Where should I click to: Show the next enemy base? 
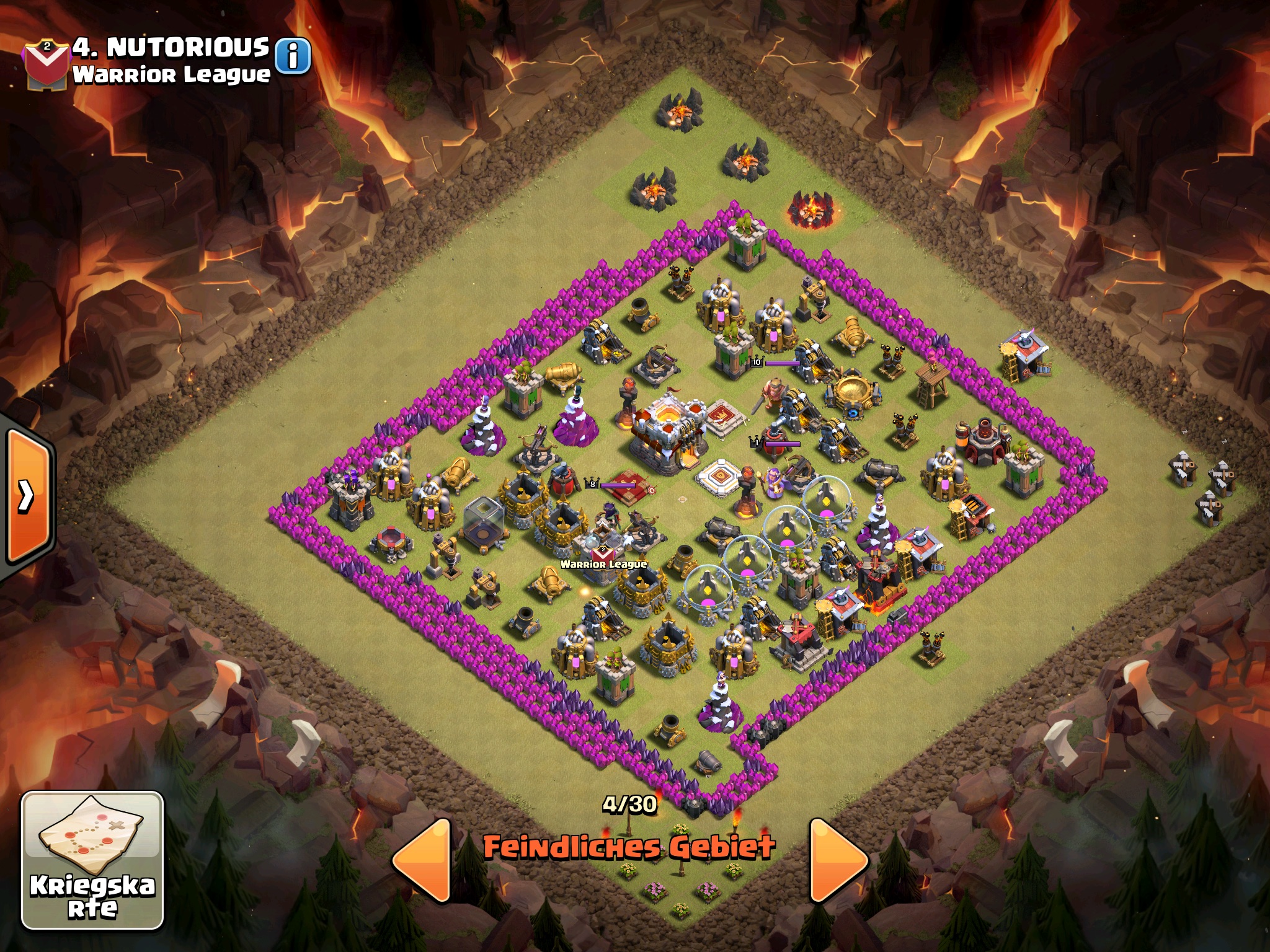pos(837,860)
